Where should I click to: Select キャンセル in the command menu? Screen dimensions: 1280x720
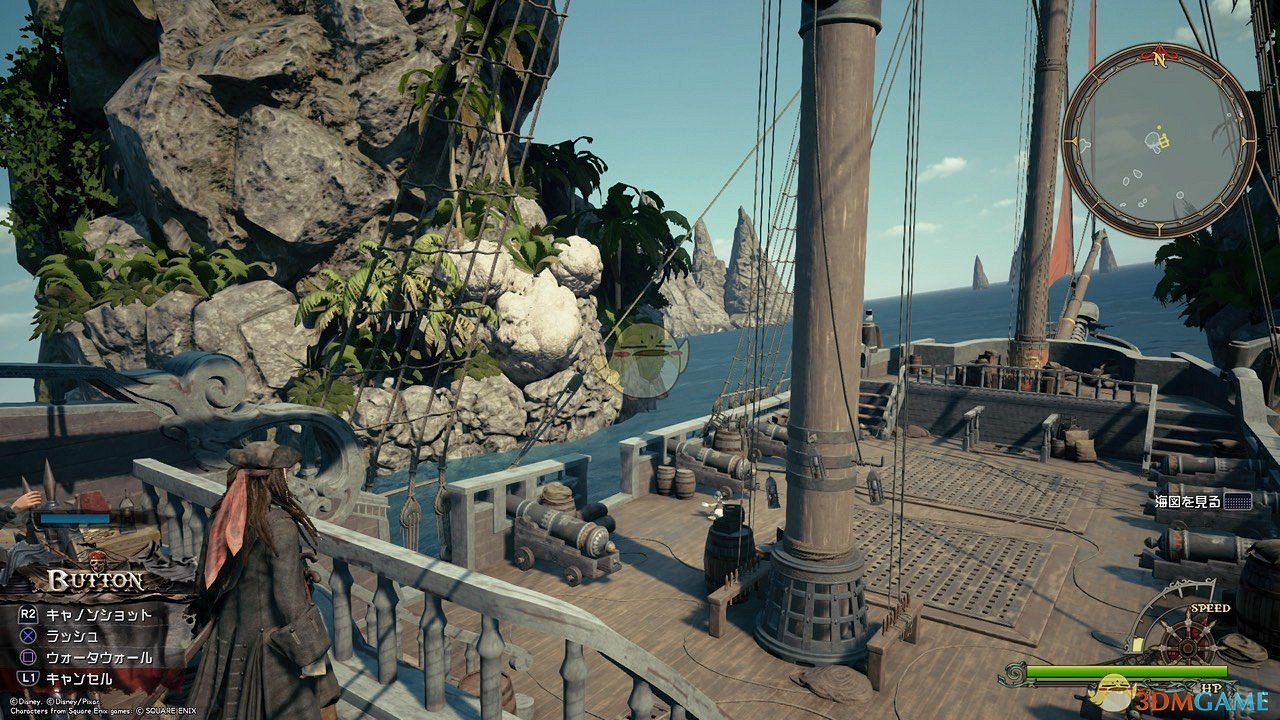[x=86, y=678]
